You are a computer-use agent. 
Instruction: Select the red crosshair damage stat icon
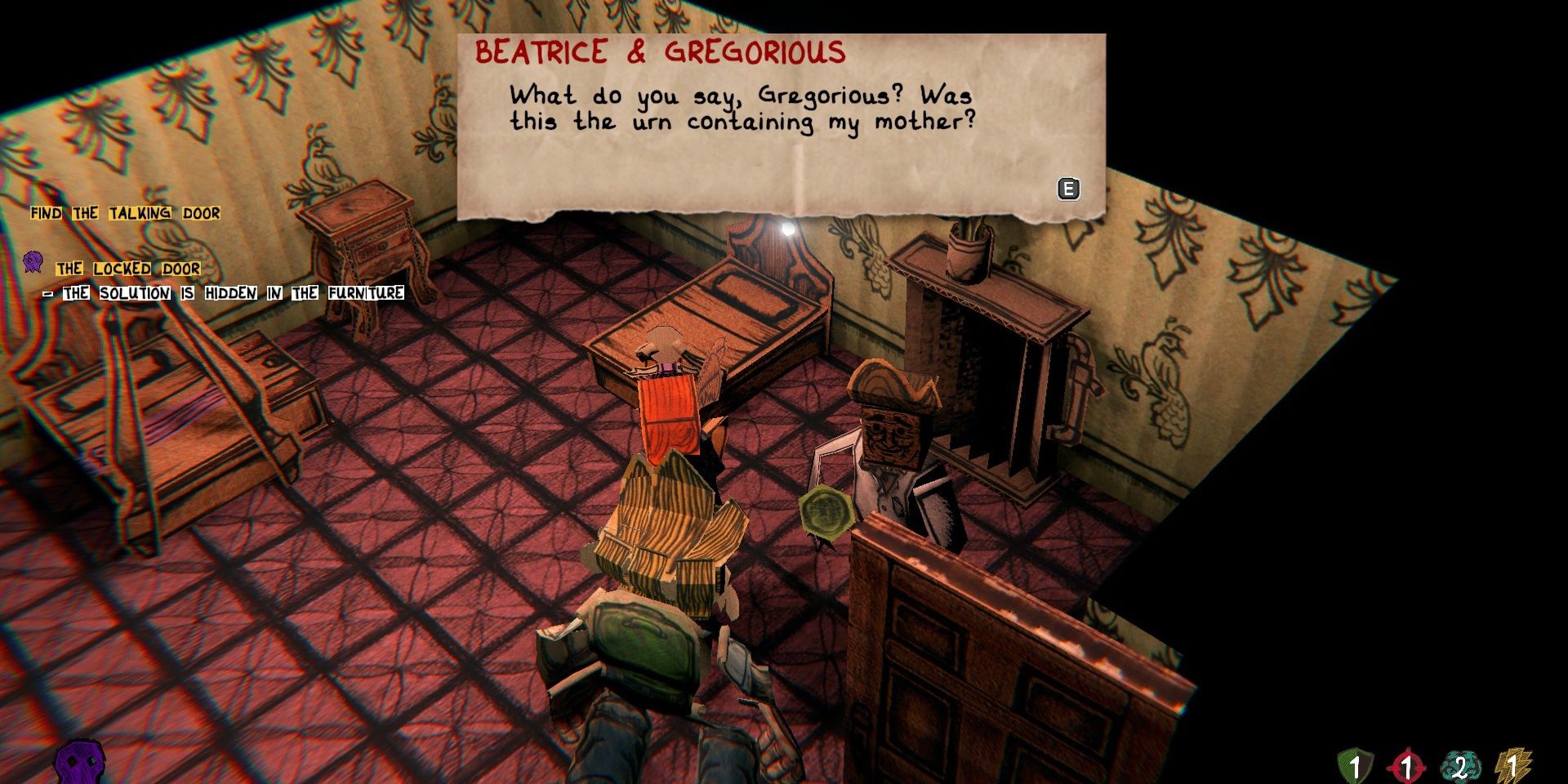1406,765
